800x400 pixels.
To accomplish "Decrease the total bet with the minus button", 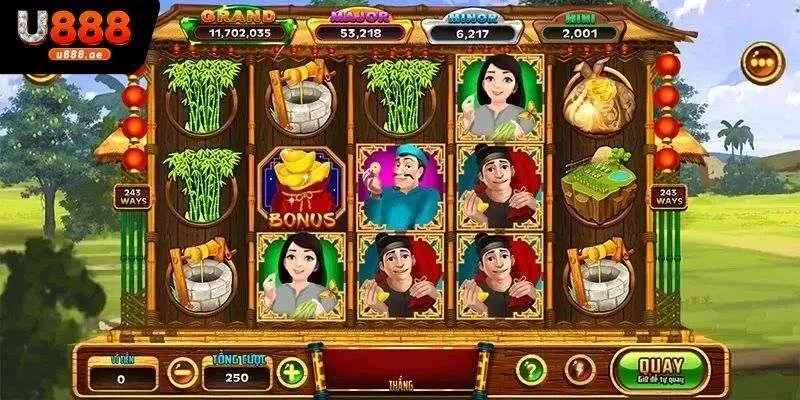I will point(181,372).
